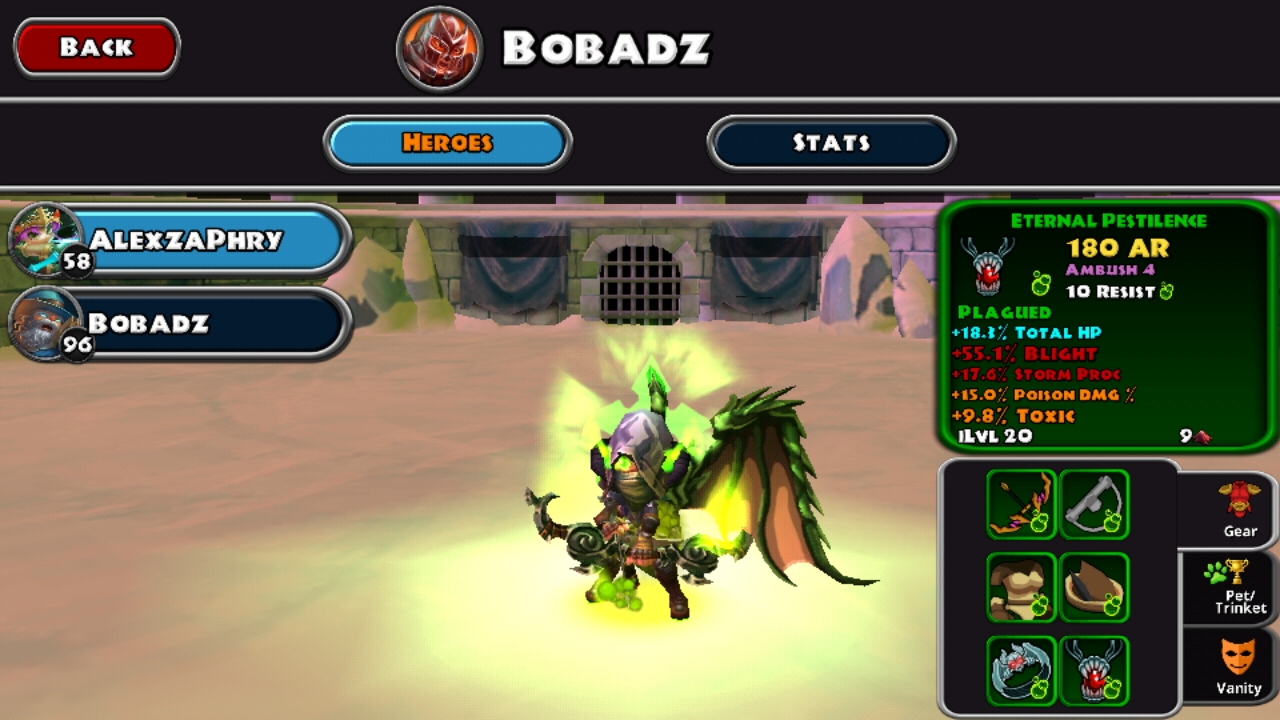Select the silver skull ring slot
Screen dimensions: 1280x720
pyautogui.click(x=1021, y=670)
